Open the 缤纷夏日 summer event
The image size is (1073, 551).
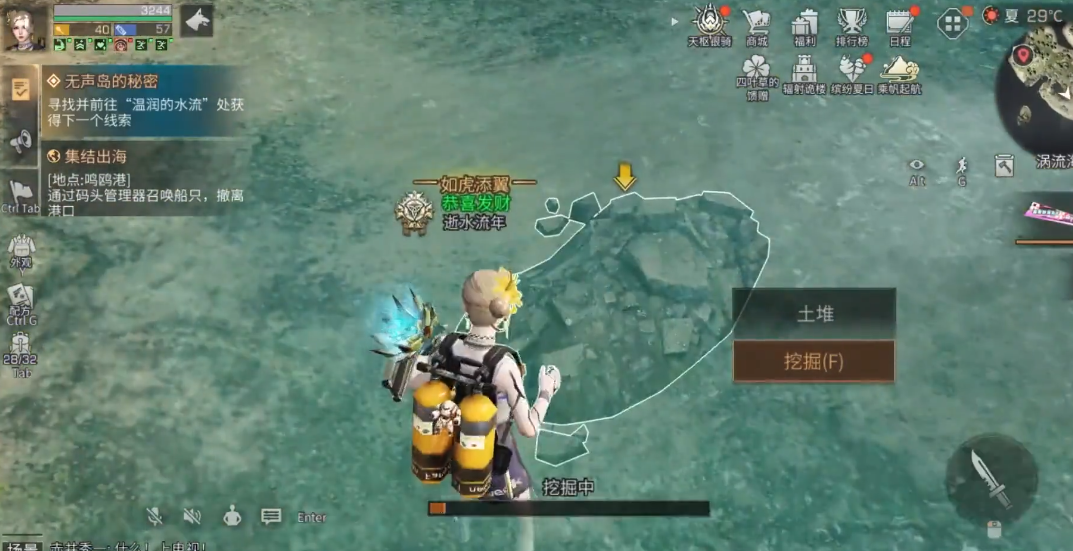[852, 73]
